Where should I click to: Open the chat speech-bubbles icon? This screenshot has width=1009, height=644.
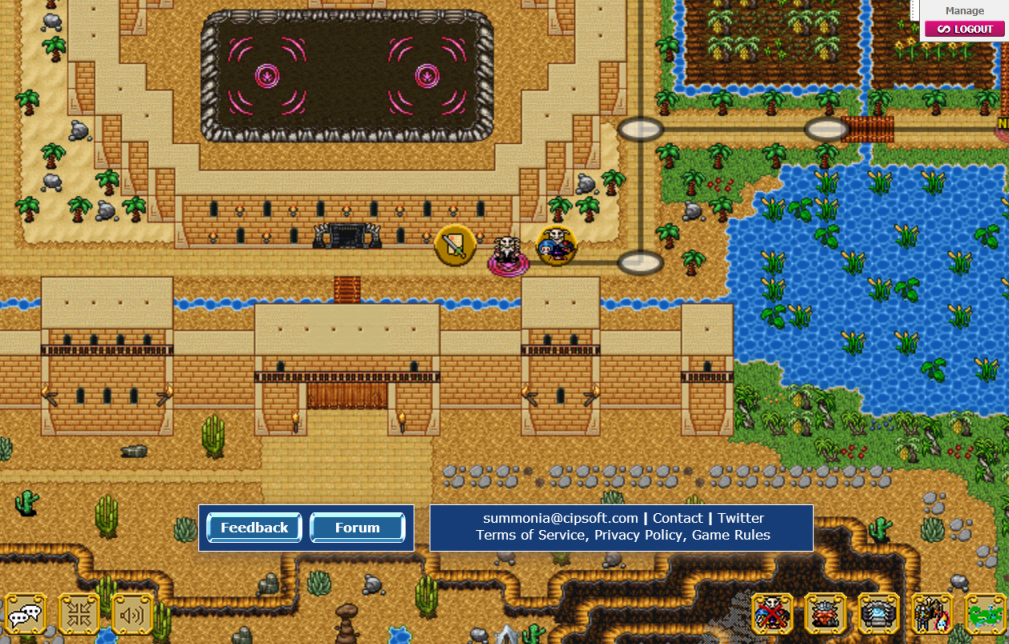point(24,614)
